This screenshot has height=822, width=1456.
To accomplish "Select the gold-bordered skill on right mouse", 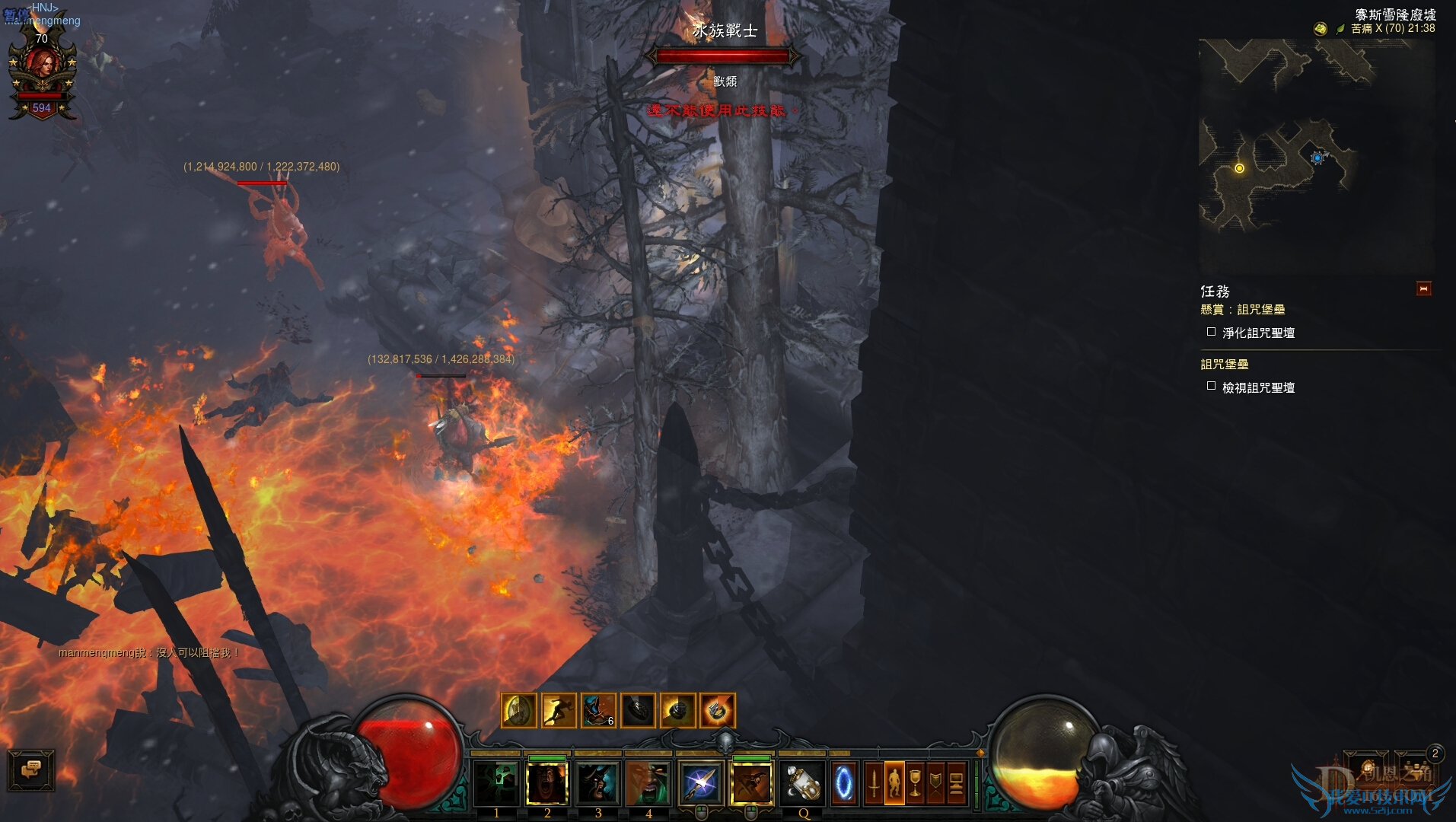I will tap(751, 783).
